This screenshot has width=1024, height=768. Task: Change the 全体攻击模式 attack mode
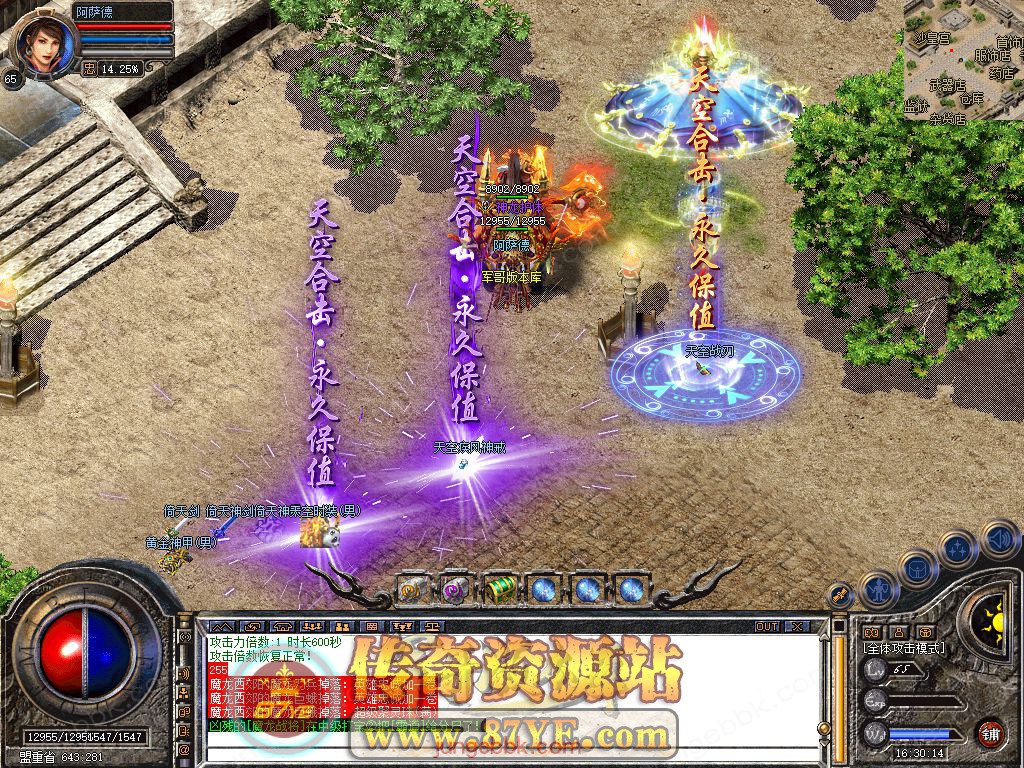pos(904,648)
